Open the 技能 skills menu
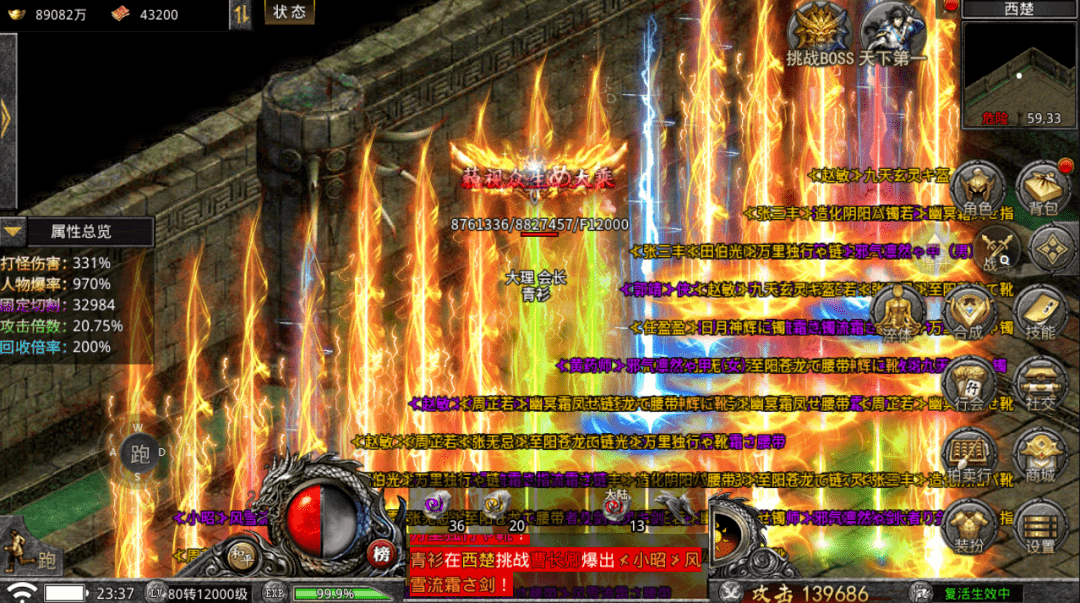This screenshot has width=1080, height=603. [x=1040, y=312]
